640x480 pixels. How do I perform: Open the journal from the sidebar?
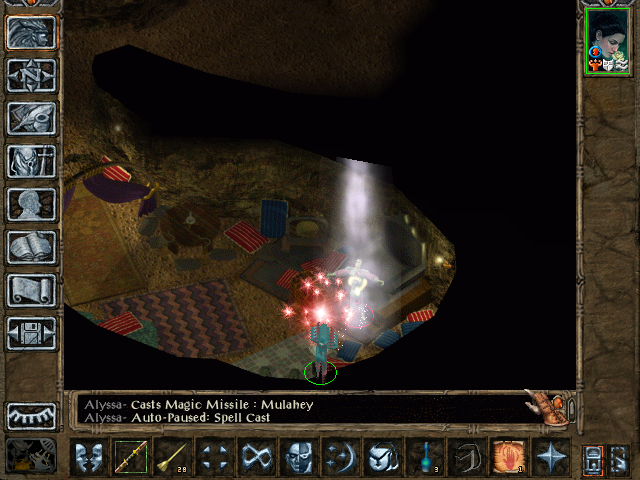tap(32, 118)
